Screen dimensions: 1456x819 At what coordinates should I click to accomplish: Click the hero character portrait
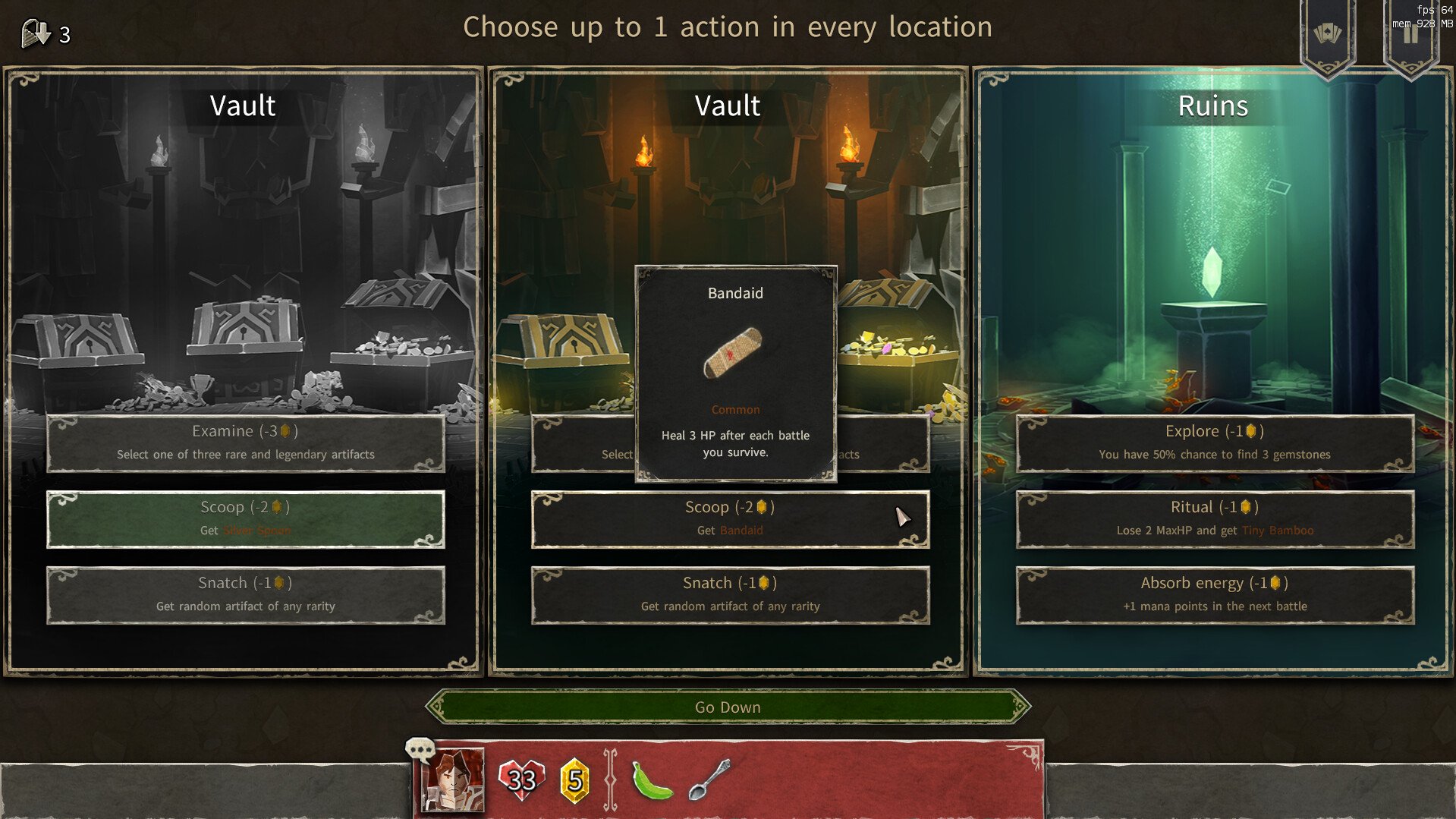tap(453, 780)
